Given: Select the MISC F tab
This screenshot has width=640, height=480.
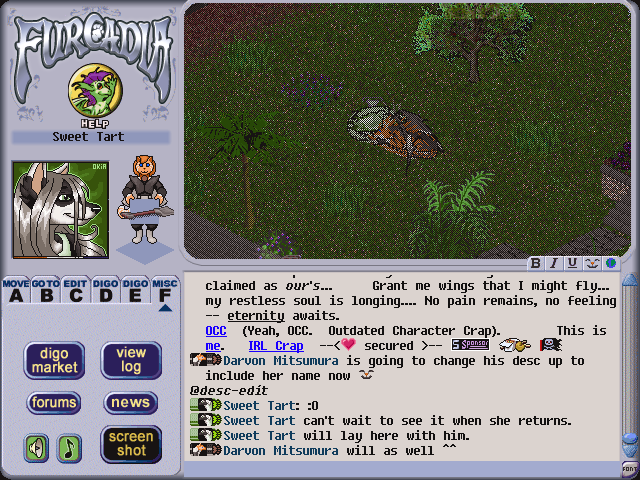Looking at the screenshot, I should (x=165, y=290).
